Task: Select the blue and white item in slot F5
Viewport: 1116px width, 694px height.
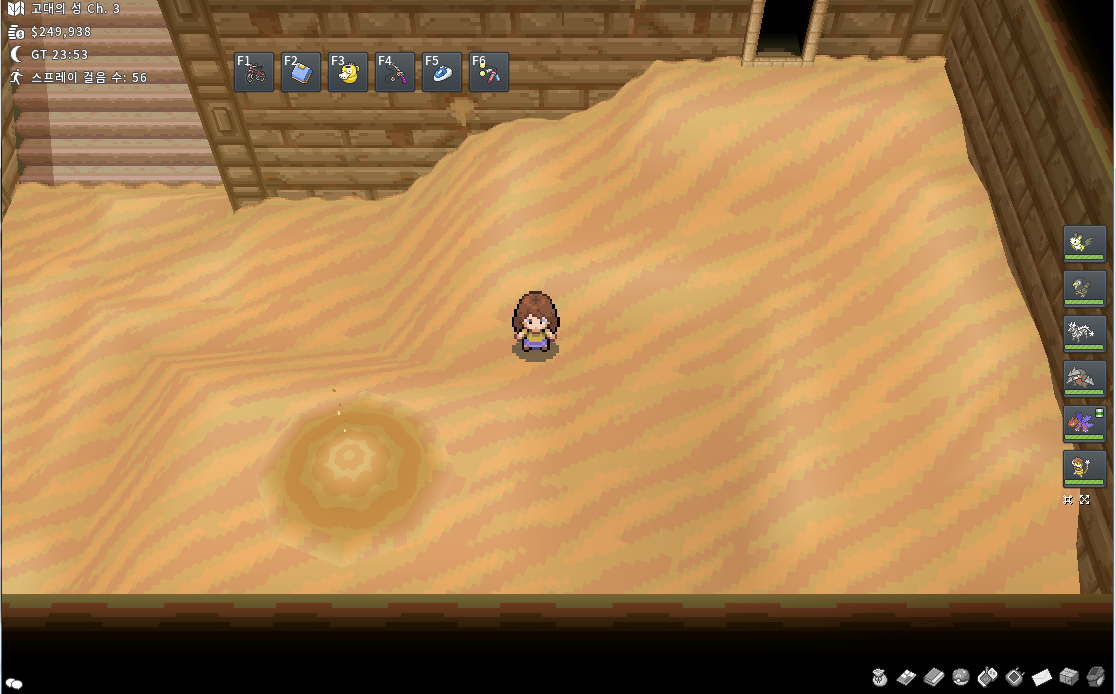Action: pos(442,73)
